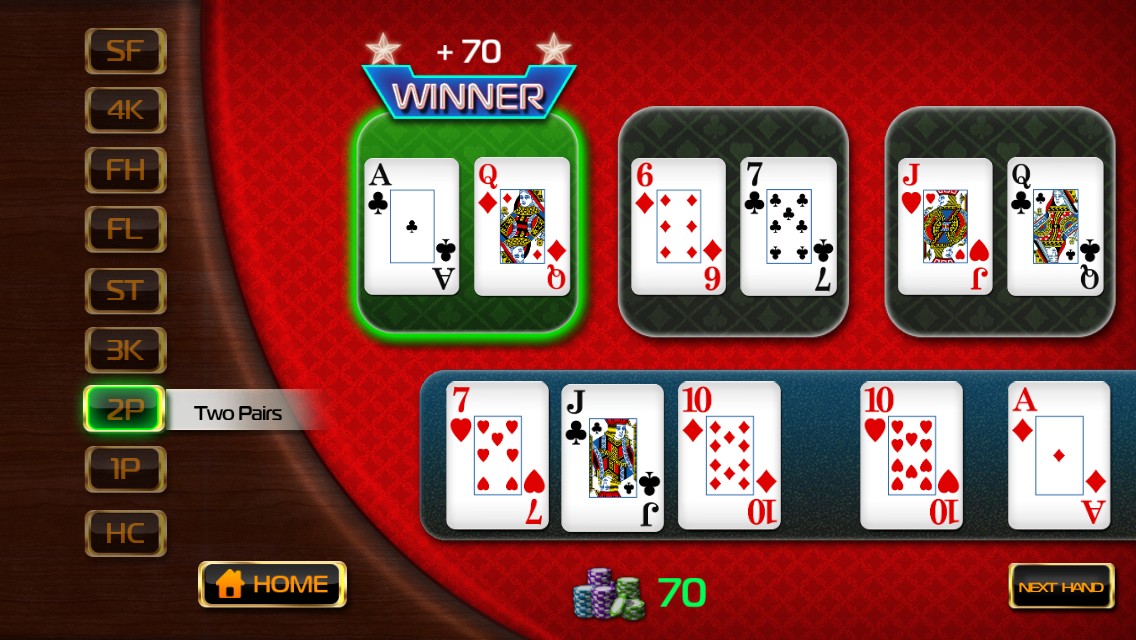Image resolution: width=1136 pixels, height=640 pixels.
Task: Click the Ace of diamonds community card
Action: [1058, 455]
